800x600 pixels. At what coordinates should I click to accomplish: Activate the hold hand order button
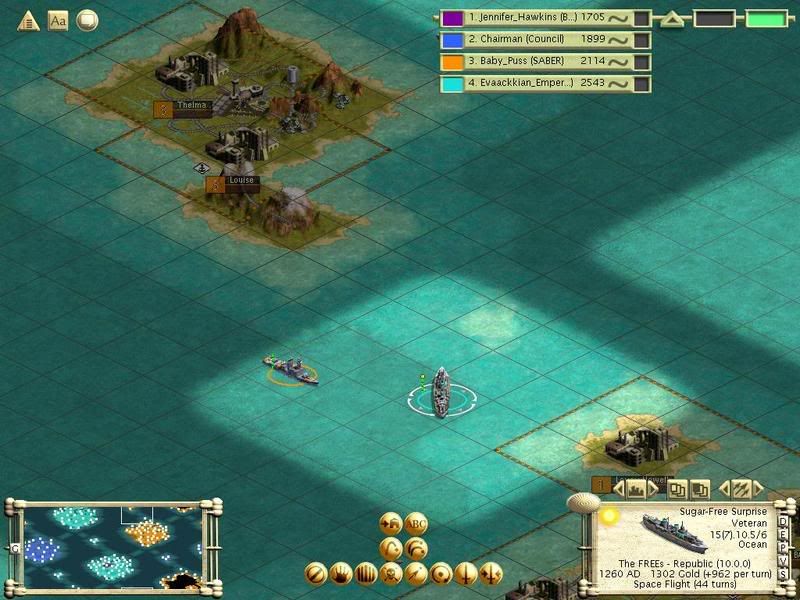(x=341, y=574)
